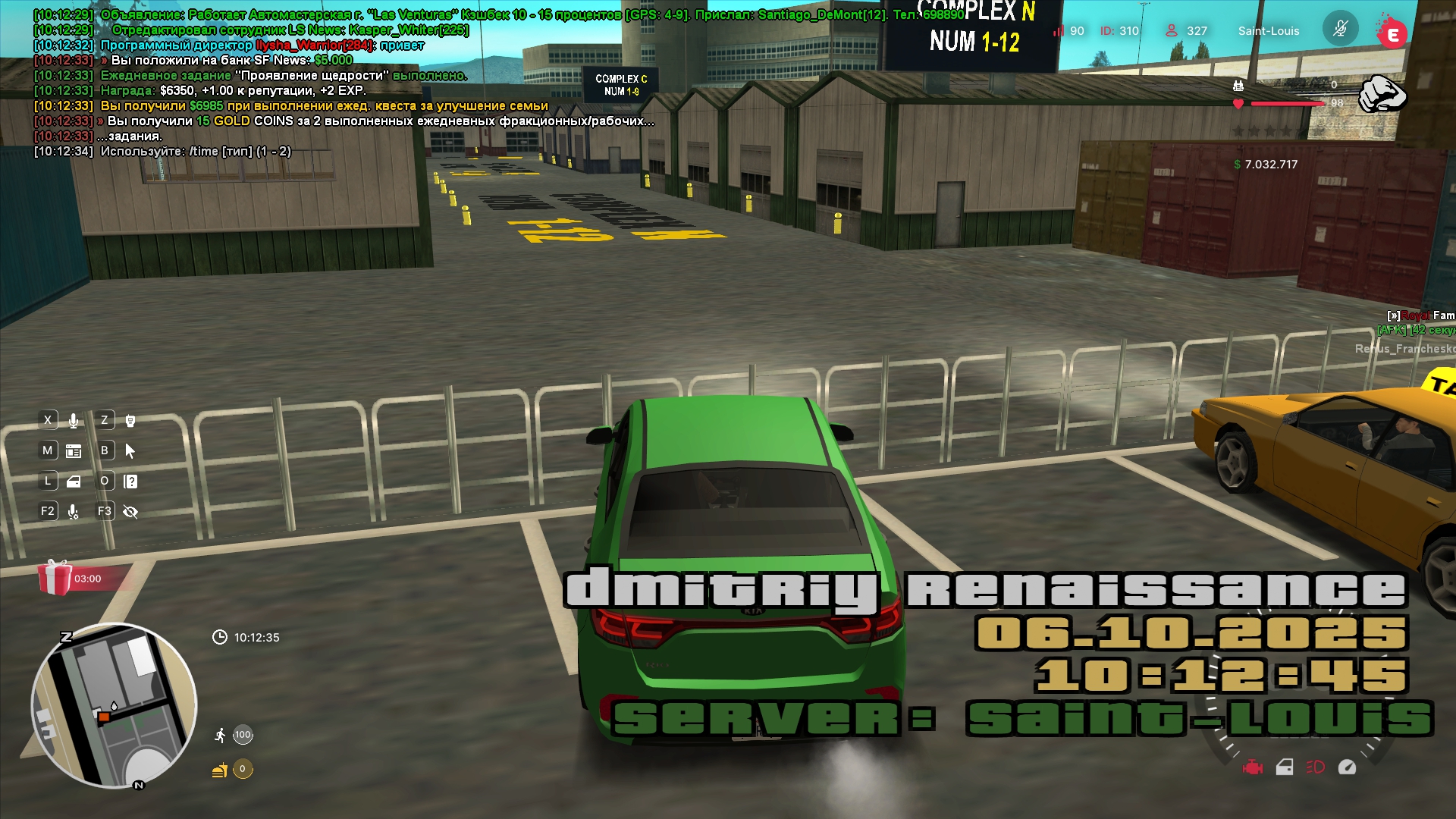Toggle the car door lock icon in the left shortcut list

[x=74, y=481]
